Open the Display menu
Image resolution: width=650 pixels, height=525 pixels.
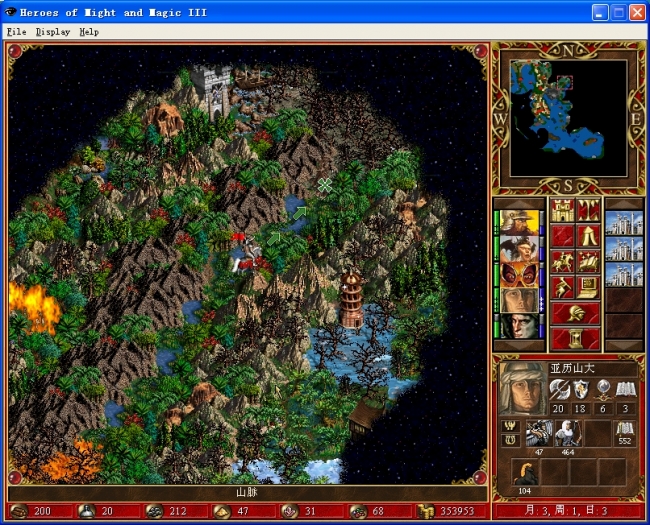pyautogui.click(x=52, y=32)
